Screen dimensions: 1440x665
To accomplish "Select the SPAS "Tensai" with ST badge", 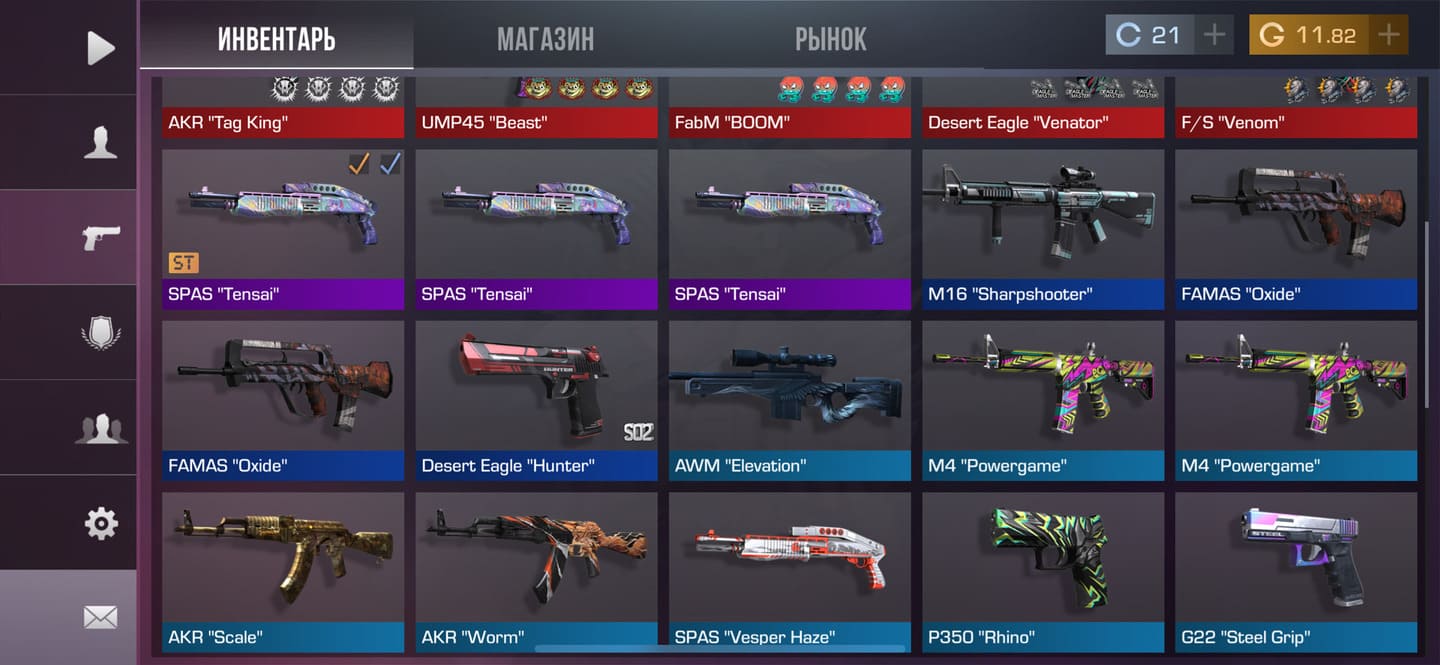I will 283,228.
